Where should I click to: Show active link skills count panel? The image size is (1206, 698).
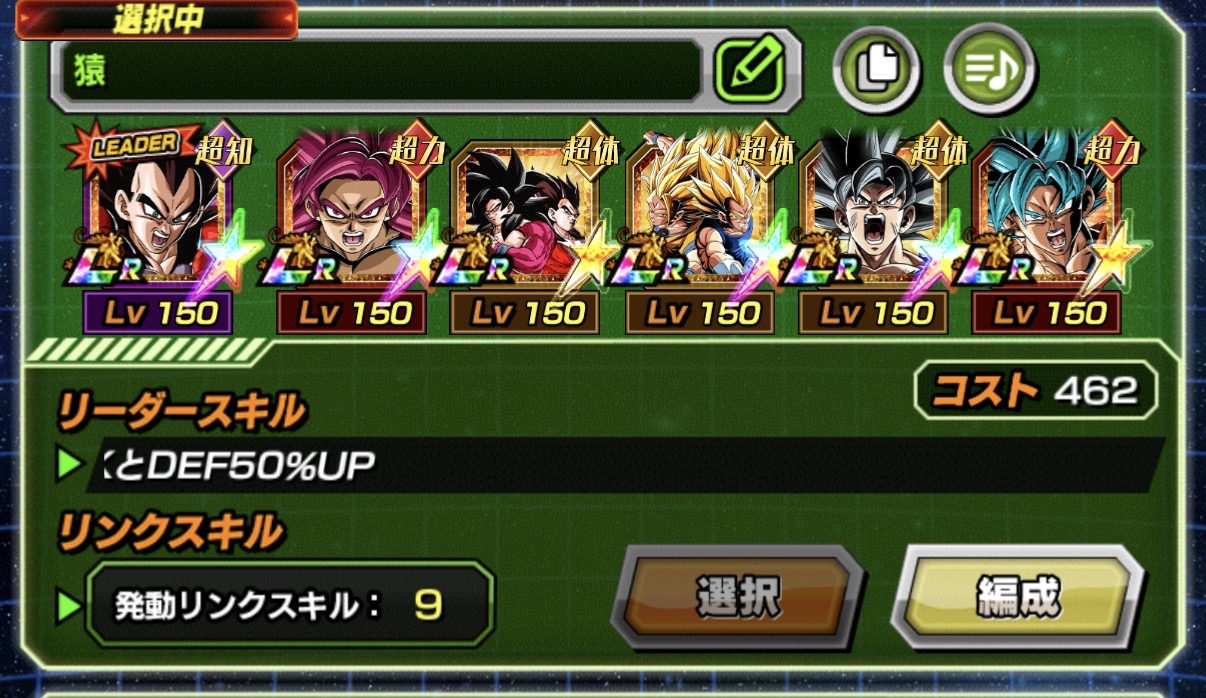pos(290,604)
